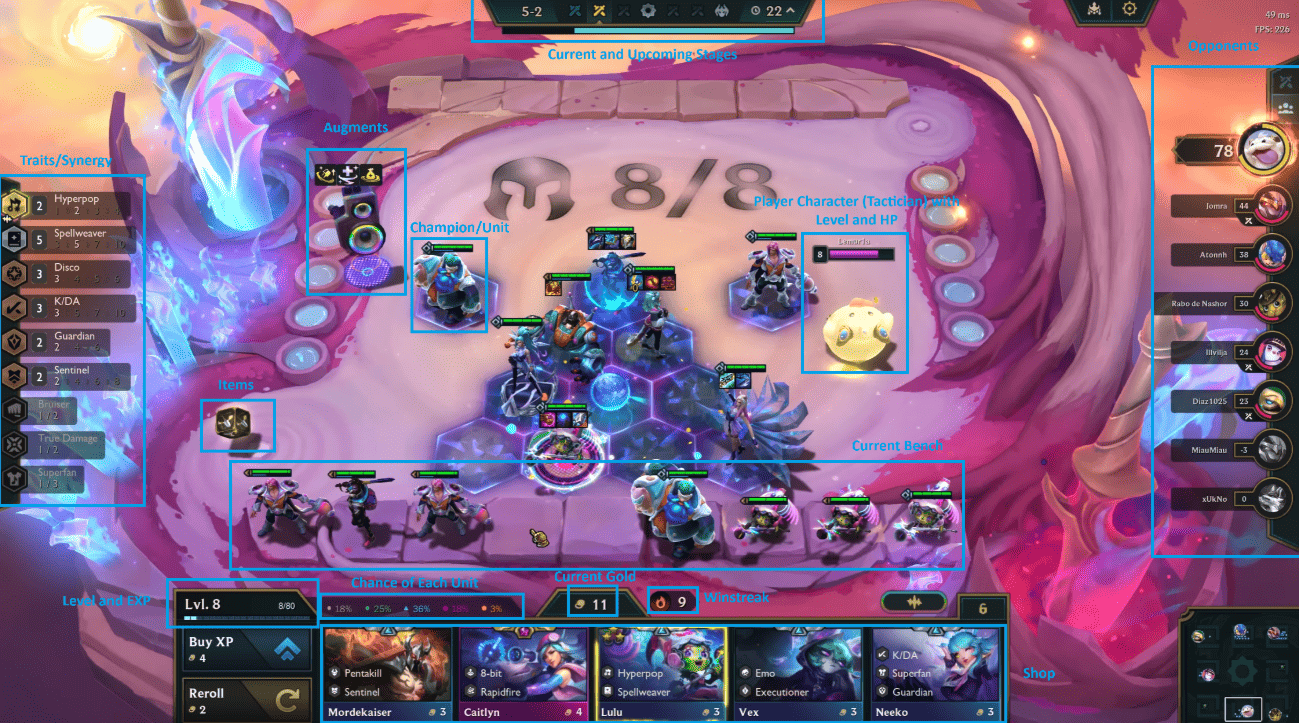The width and height of the screenshot is (1299, 723).
Task: Click the carousel gear icon in stage tracker
Action: [x=649, y=12]
